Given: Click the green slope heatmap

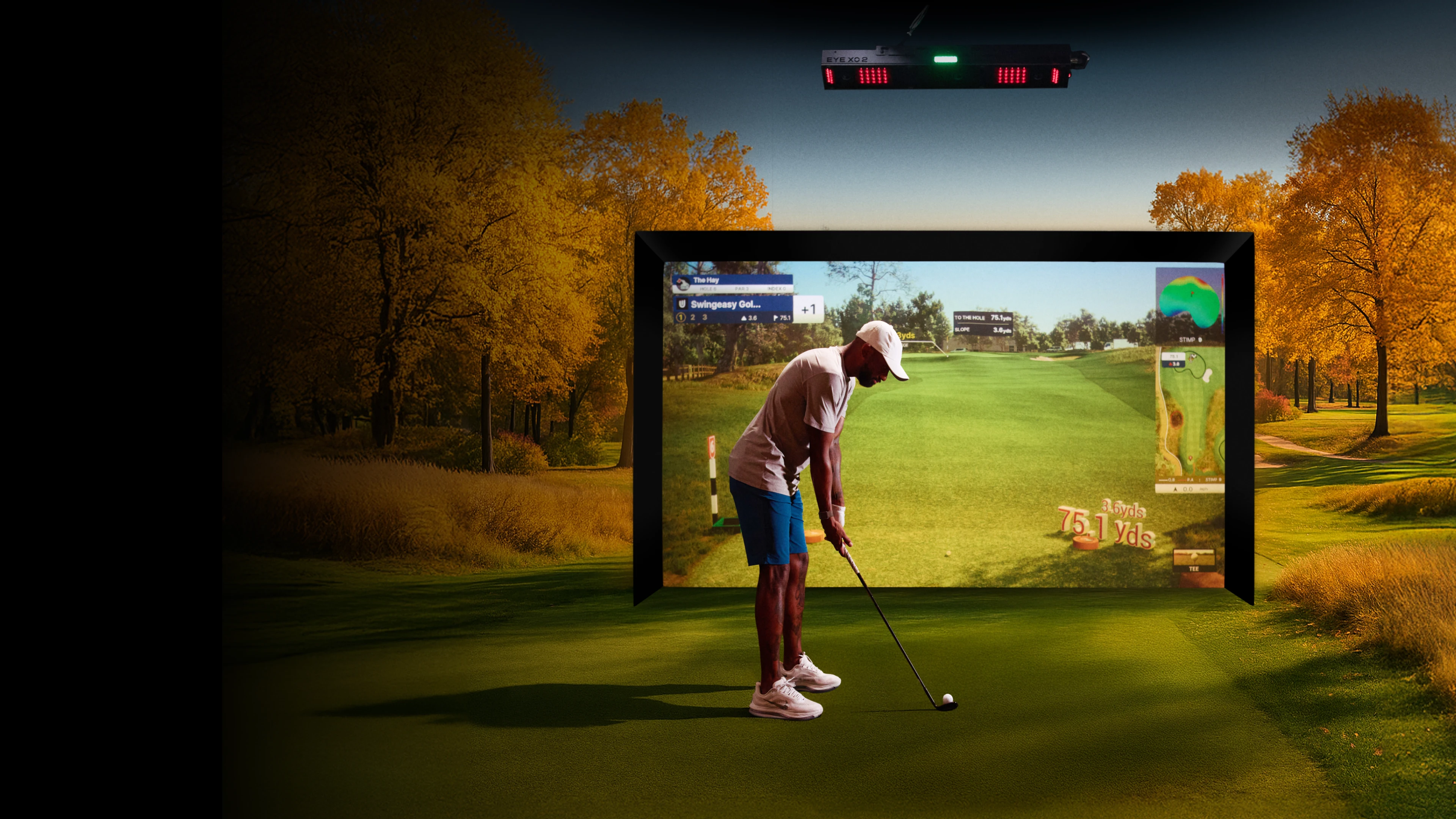Looking at the screenshot, I should tap(1188, 302).
